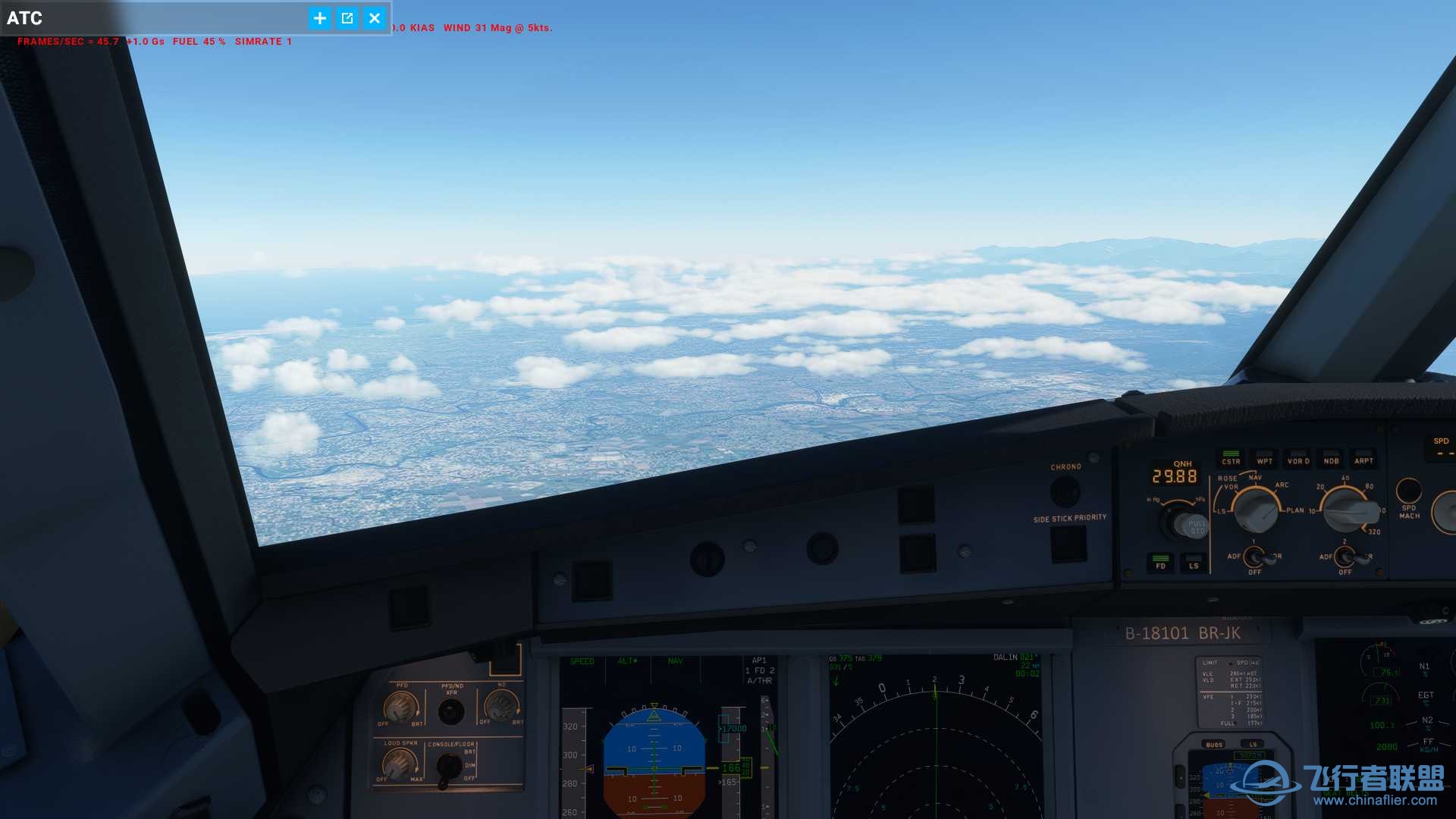
Task: Close the ATC window
Action: (375, 18)
